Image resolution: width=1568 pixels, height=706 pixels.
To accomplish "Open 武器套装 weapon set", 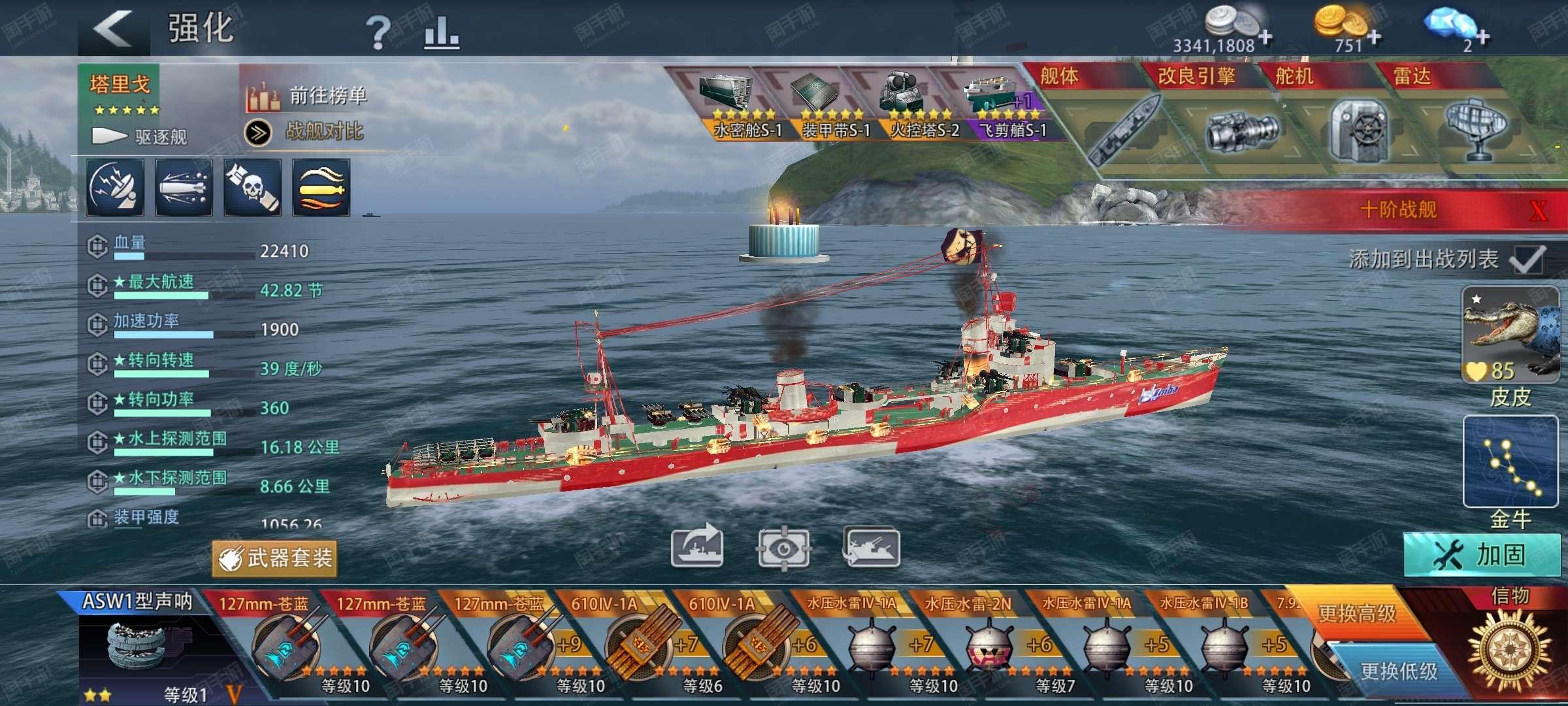I will (x=274, y=558).
